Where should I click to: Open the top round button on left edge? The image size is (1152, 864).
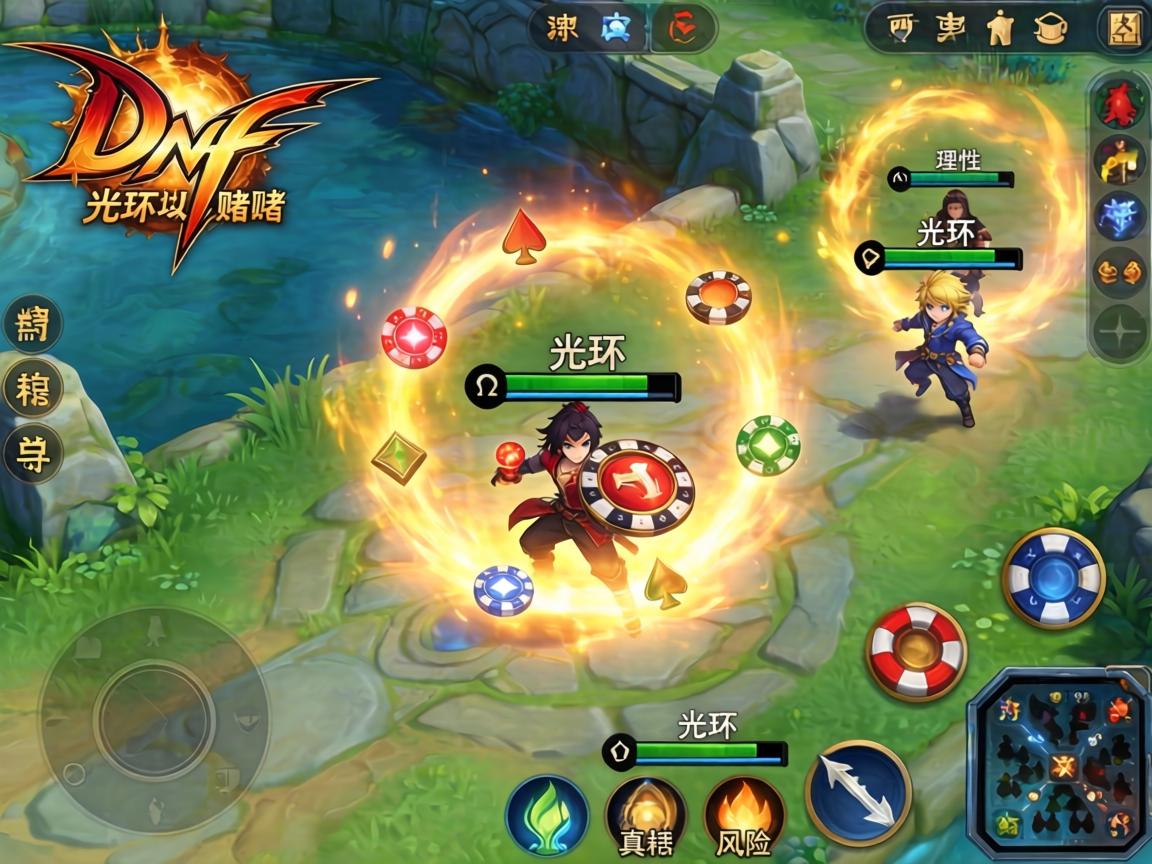pos(33,324)
